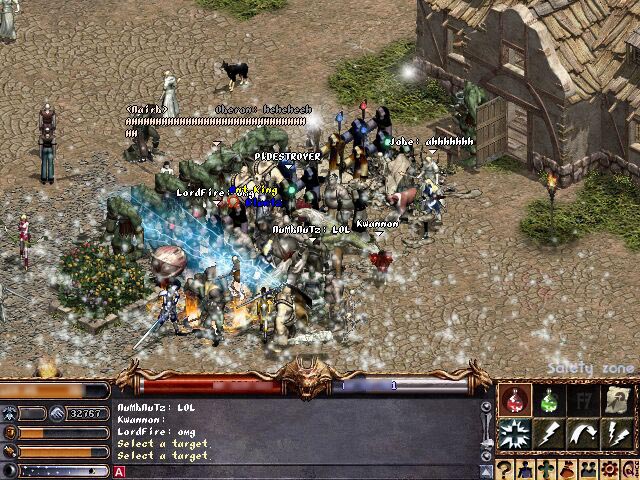Open the help question mark menu
Viewport: 640px width, 480px height.
(x=506, y=469)
